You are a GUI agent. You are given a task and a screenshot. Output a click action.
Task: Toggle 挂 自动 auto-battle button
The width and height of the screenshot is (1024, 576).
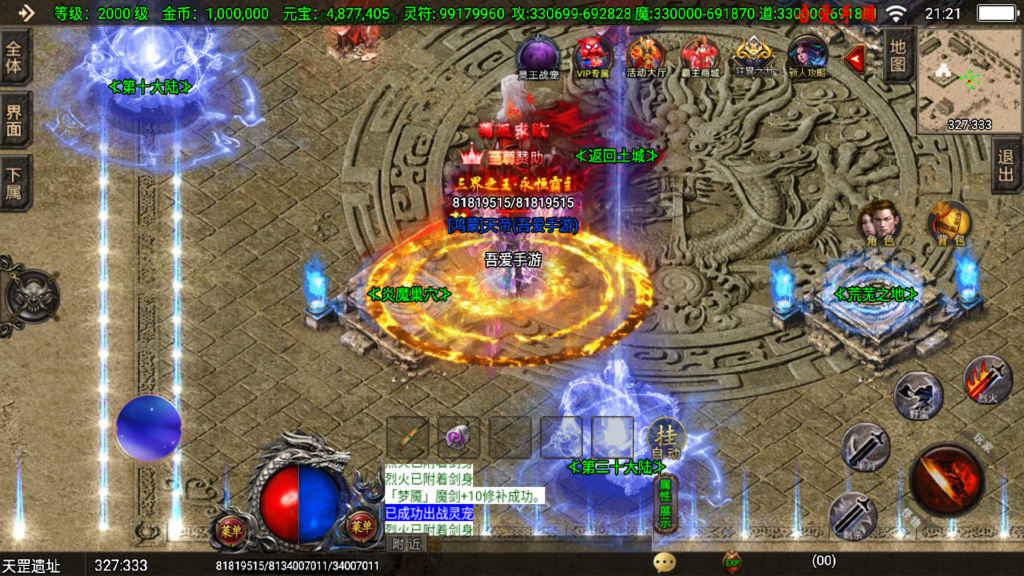(664, 439)
